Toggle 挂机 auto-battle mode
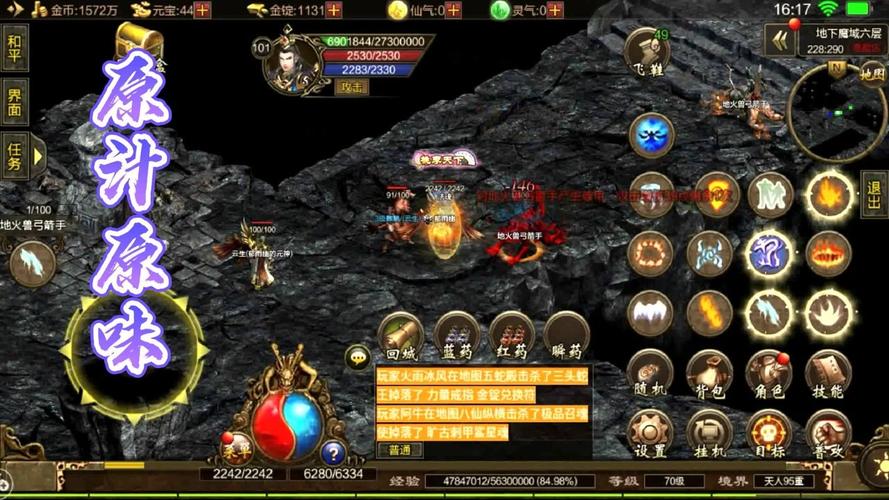Viewport: 889px width, 500px height. coord(709,431)
